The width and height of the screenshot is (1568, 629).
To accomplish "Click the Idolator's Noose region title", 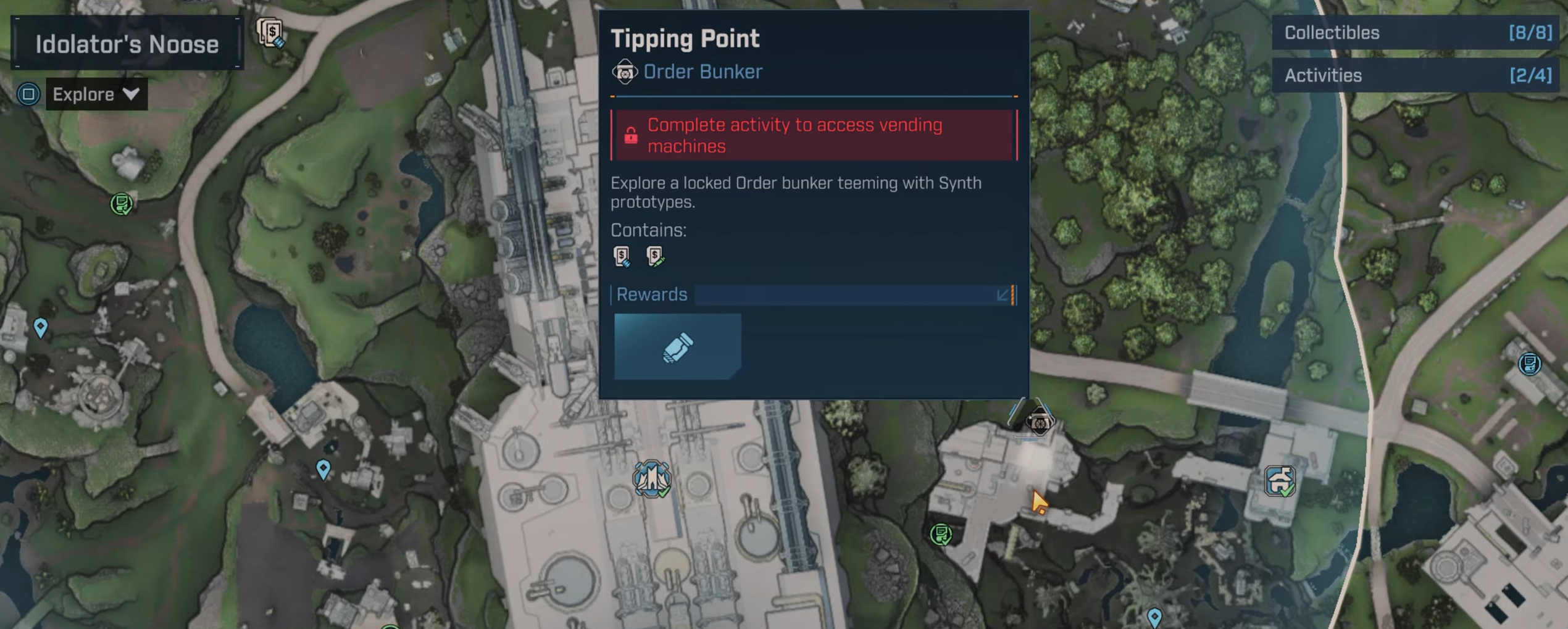I will click(127, 44).
